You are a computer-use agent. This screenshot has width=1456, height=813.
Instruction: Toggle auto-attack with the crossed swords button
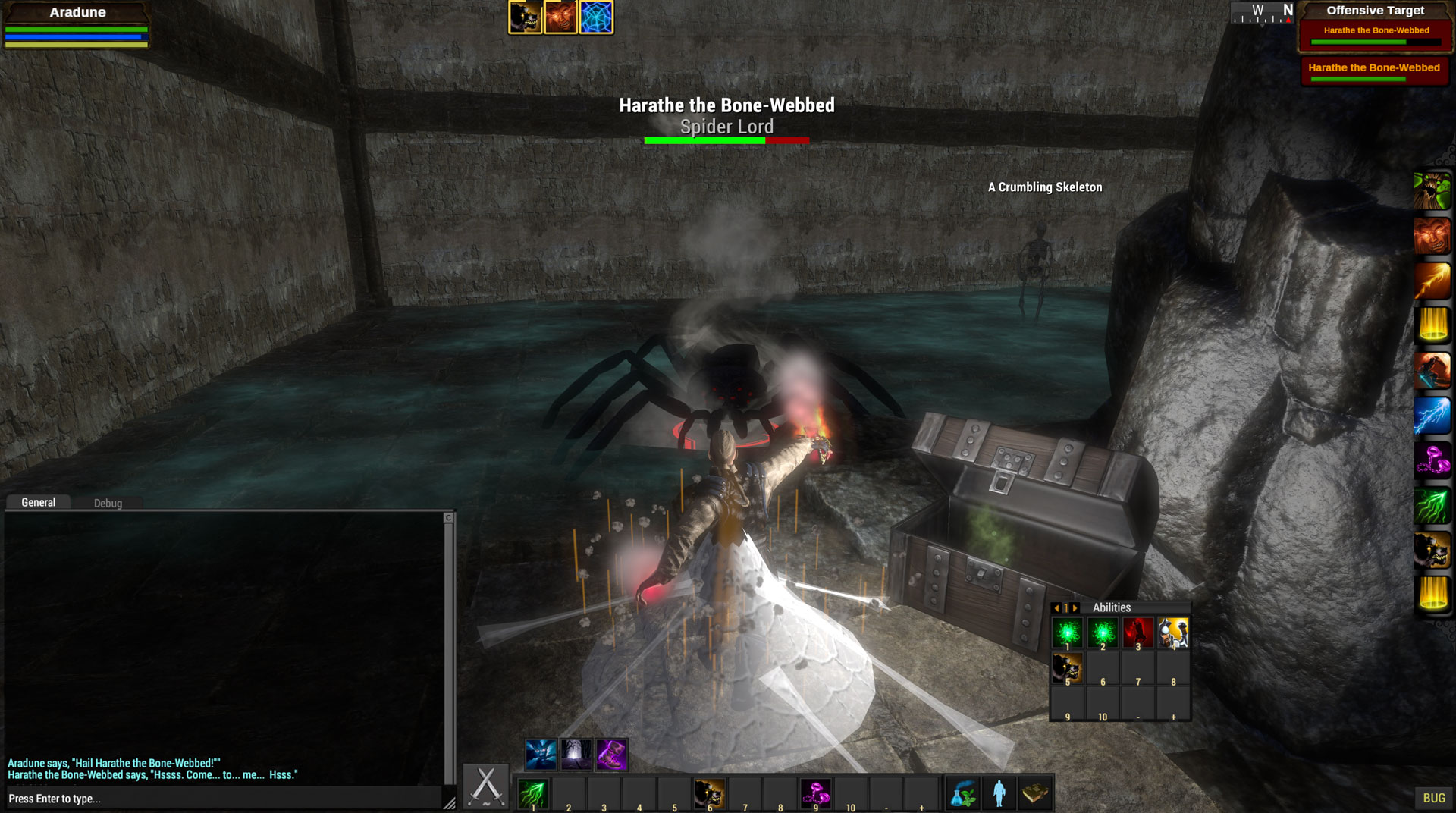pos(486,787)
